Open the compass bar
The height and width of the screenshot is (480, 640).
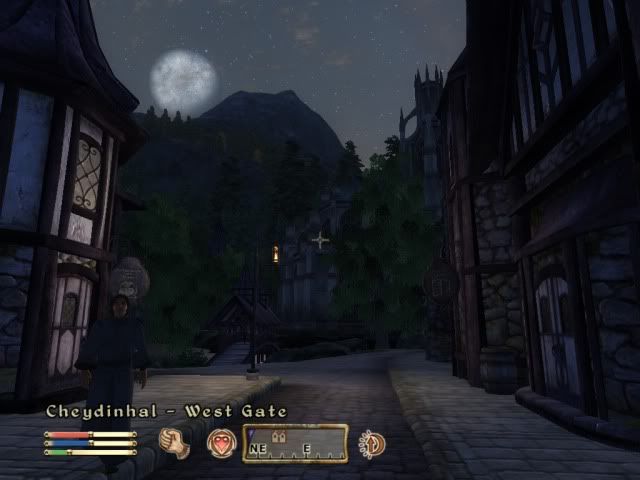coord(295,443)
